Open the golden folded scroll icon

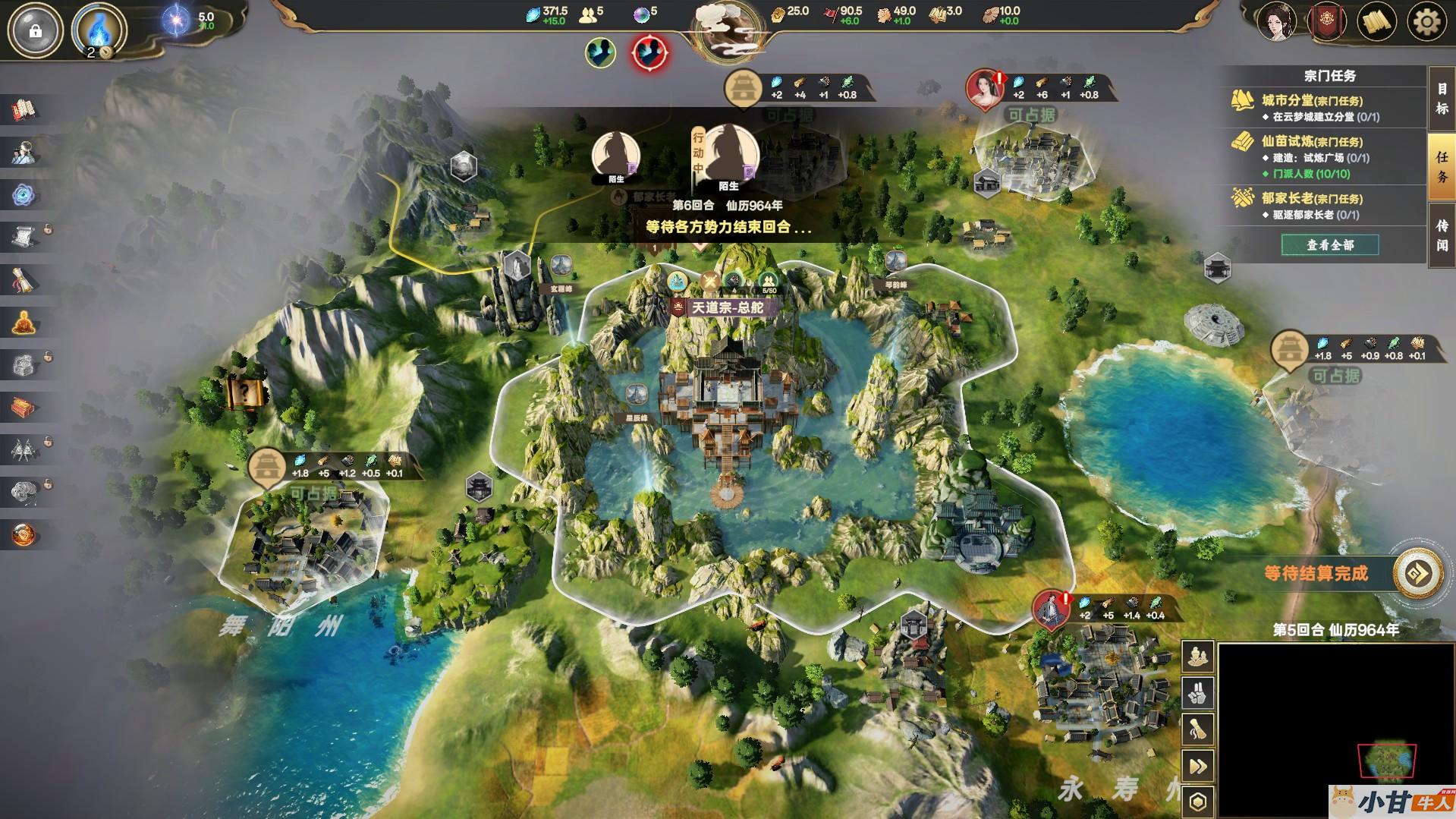coord(1377,22)
